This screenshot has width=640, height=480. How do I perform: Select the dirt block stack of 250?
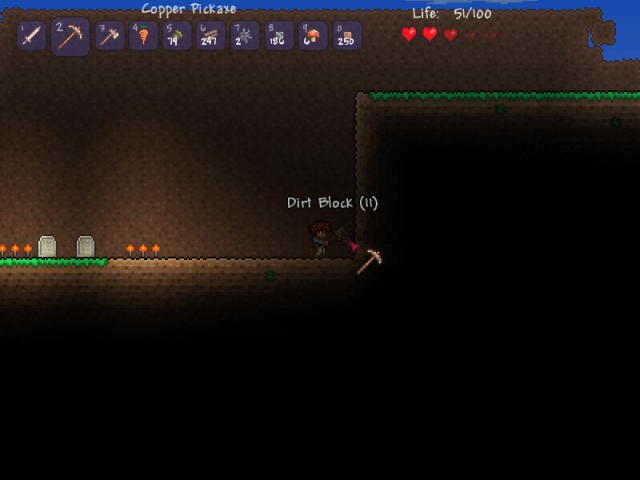(x=347, y=36)
